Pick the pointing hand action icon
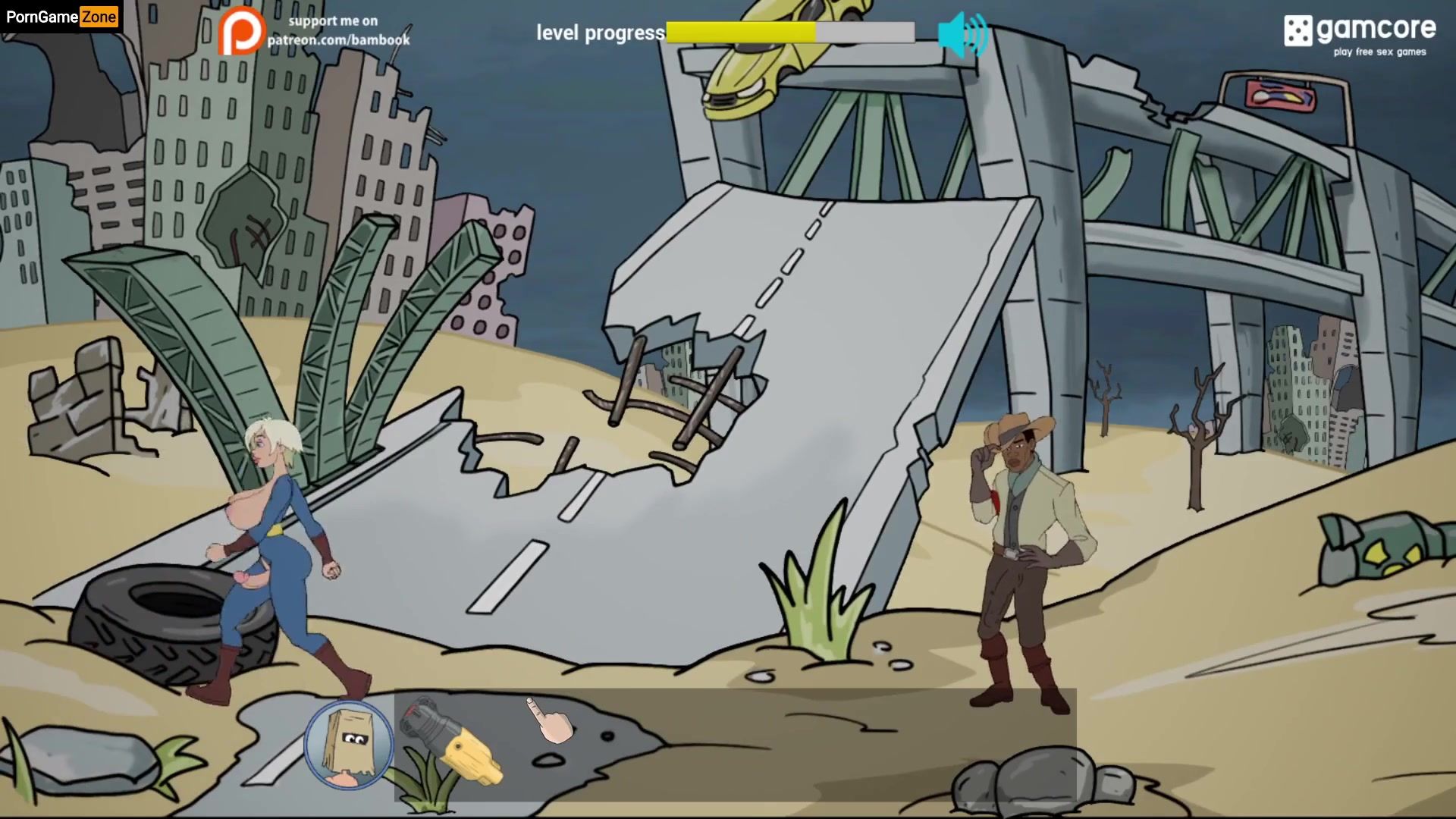The width and height of the screenshot is (1456, 819). tap(551, 720)
